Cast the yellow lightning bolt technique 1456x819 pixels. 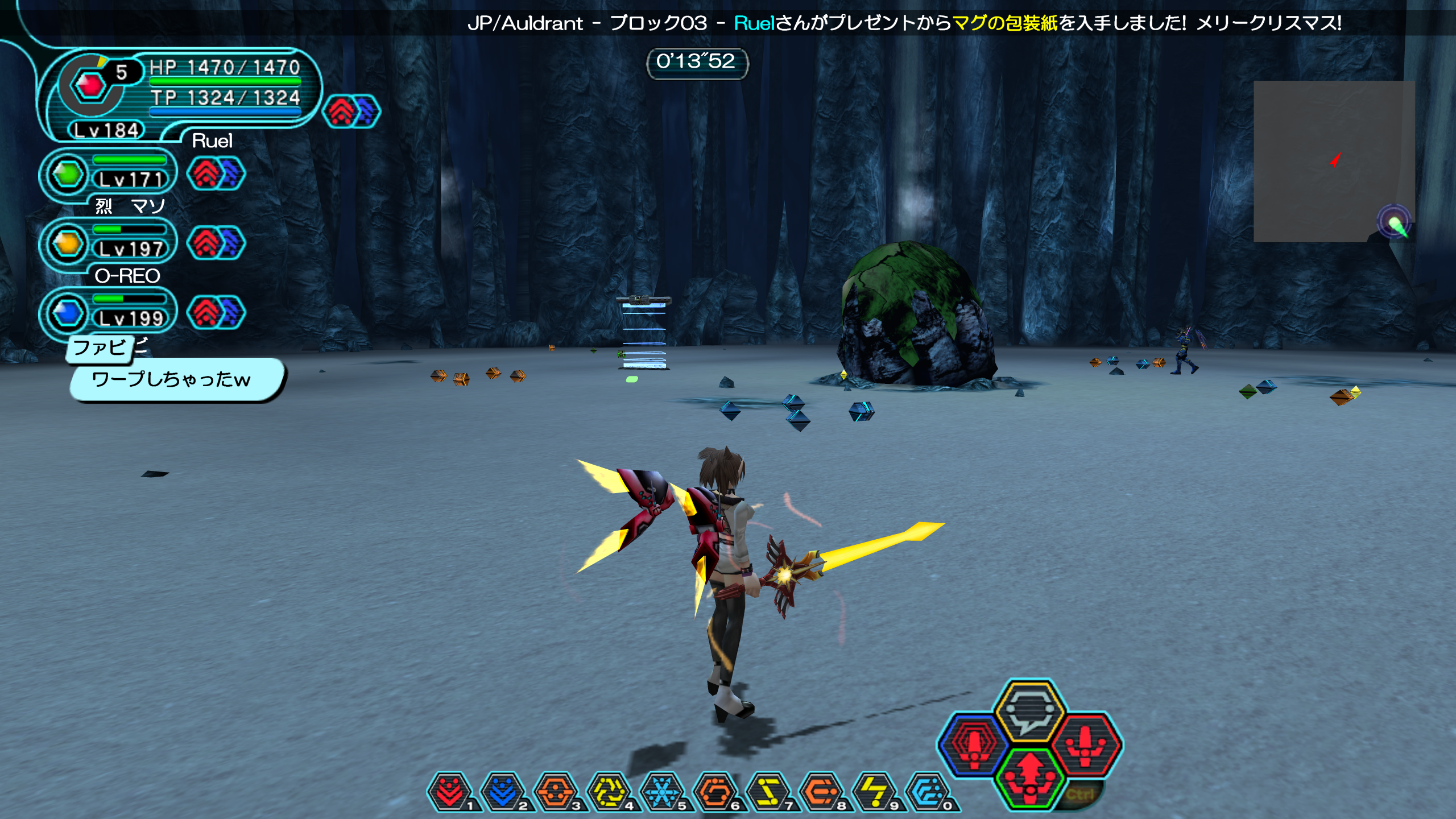pyautogui.click(x=874, y=791)
